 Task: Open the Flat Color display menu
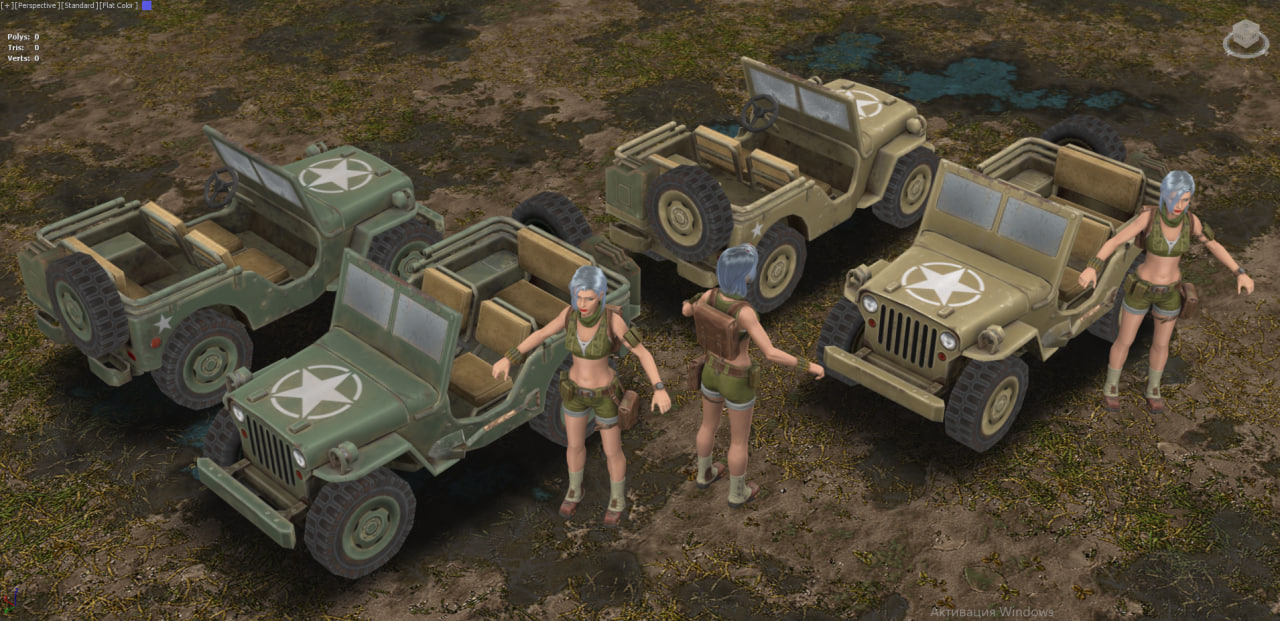(x=118, y=6)
